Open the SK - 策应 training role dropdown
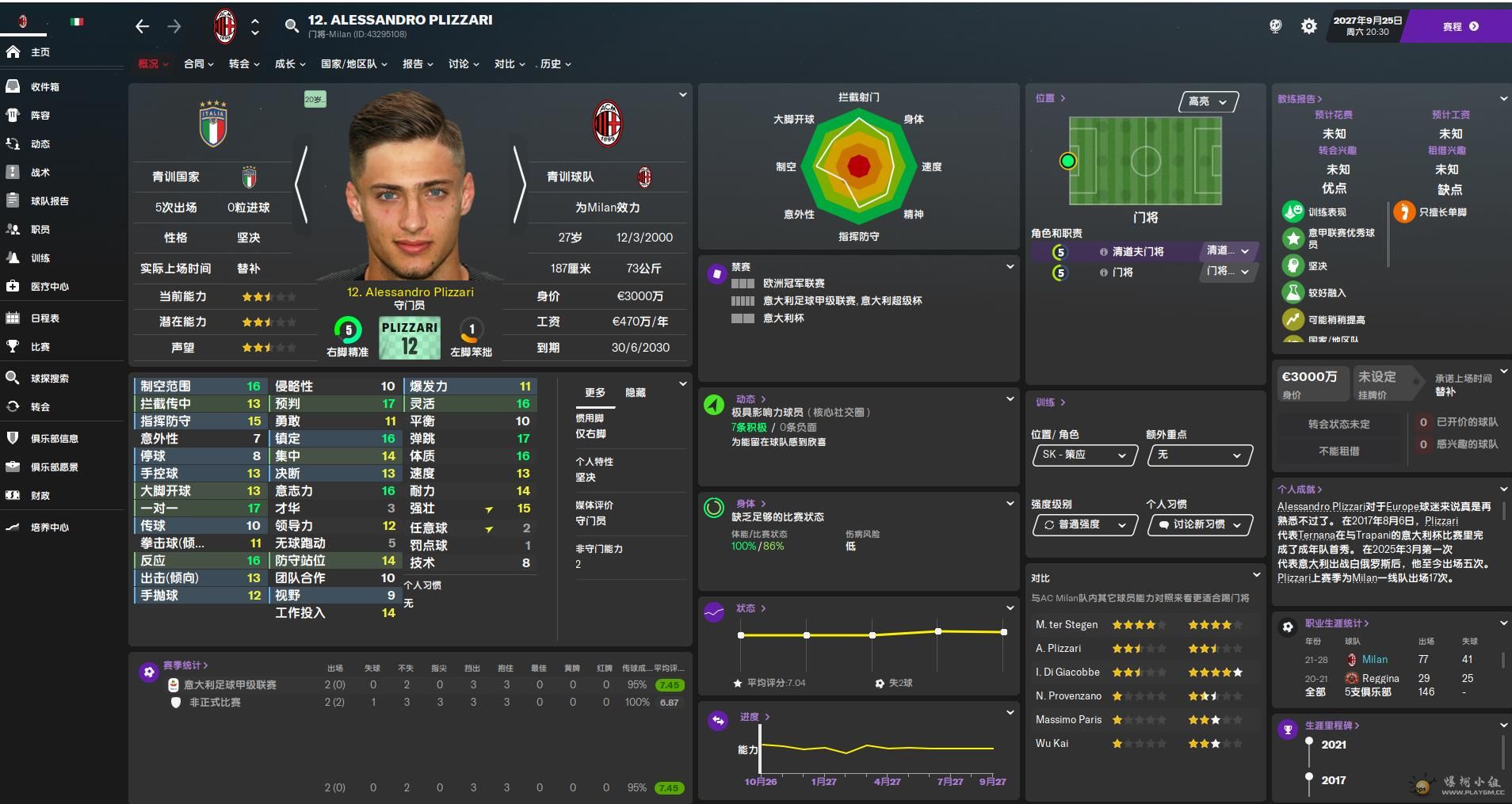This screenshot has height=804, width=1512. point(1084,455)
